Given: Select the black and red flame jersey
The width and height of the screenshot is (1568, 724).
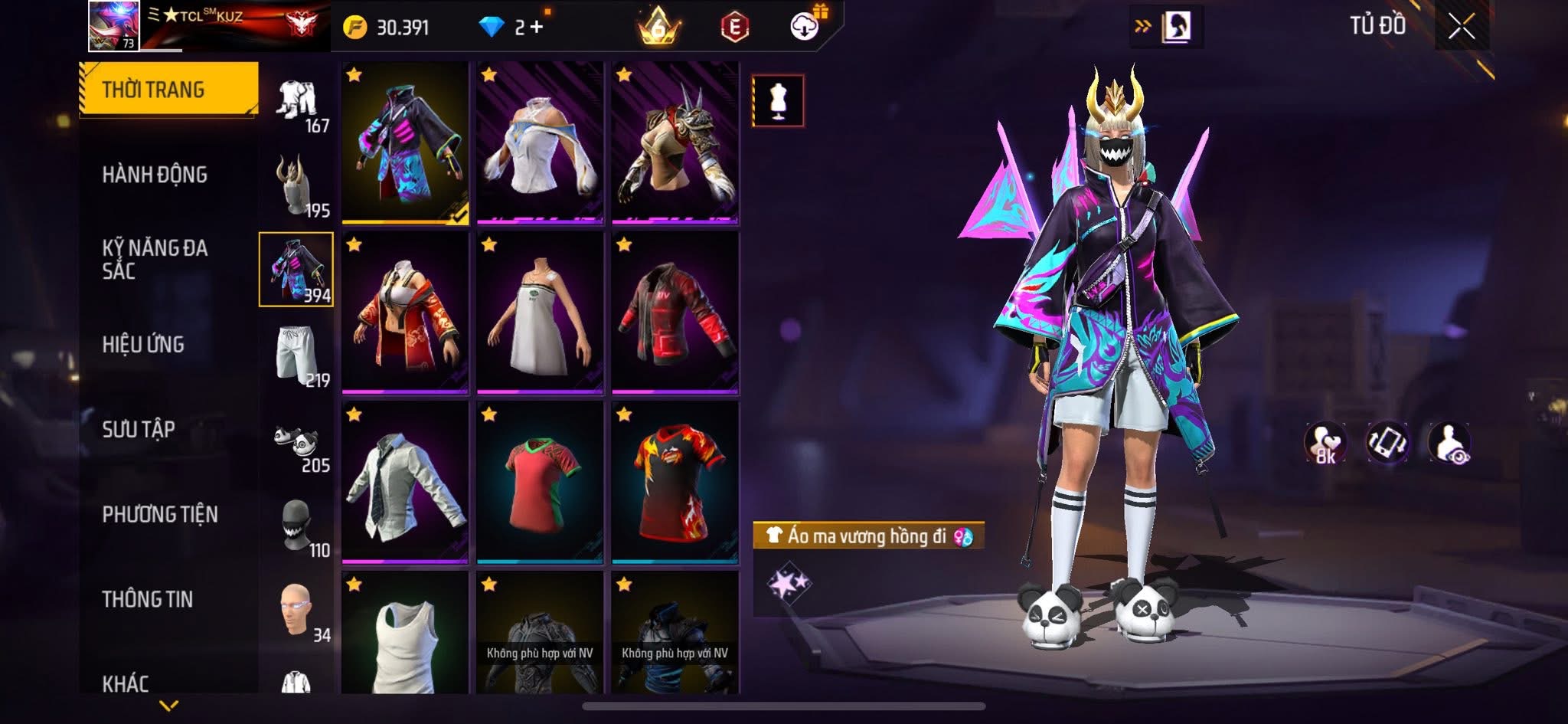Looking at the screenshot, I should pos(675,483).
